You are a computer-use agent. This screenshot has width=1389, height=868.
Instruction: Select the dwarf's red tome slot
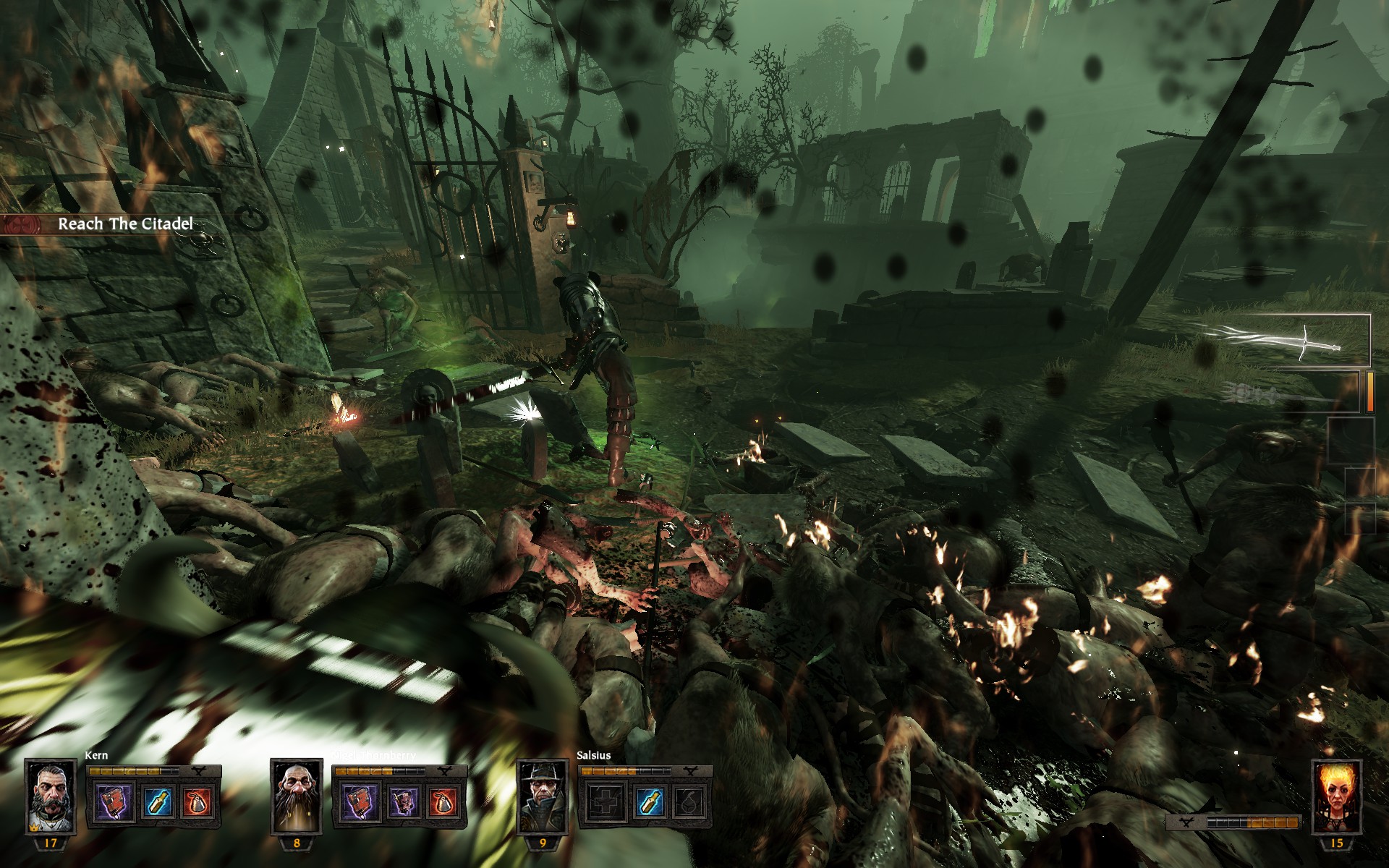tap(360, 802)
